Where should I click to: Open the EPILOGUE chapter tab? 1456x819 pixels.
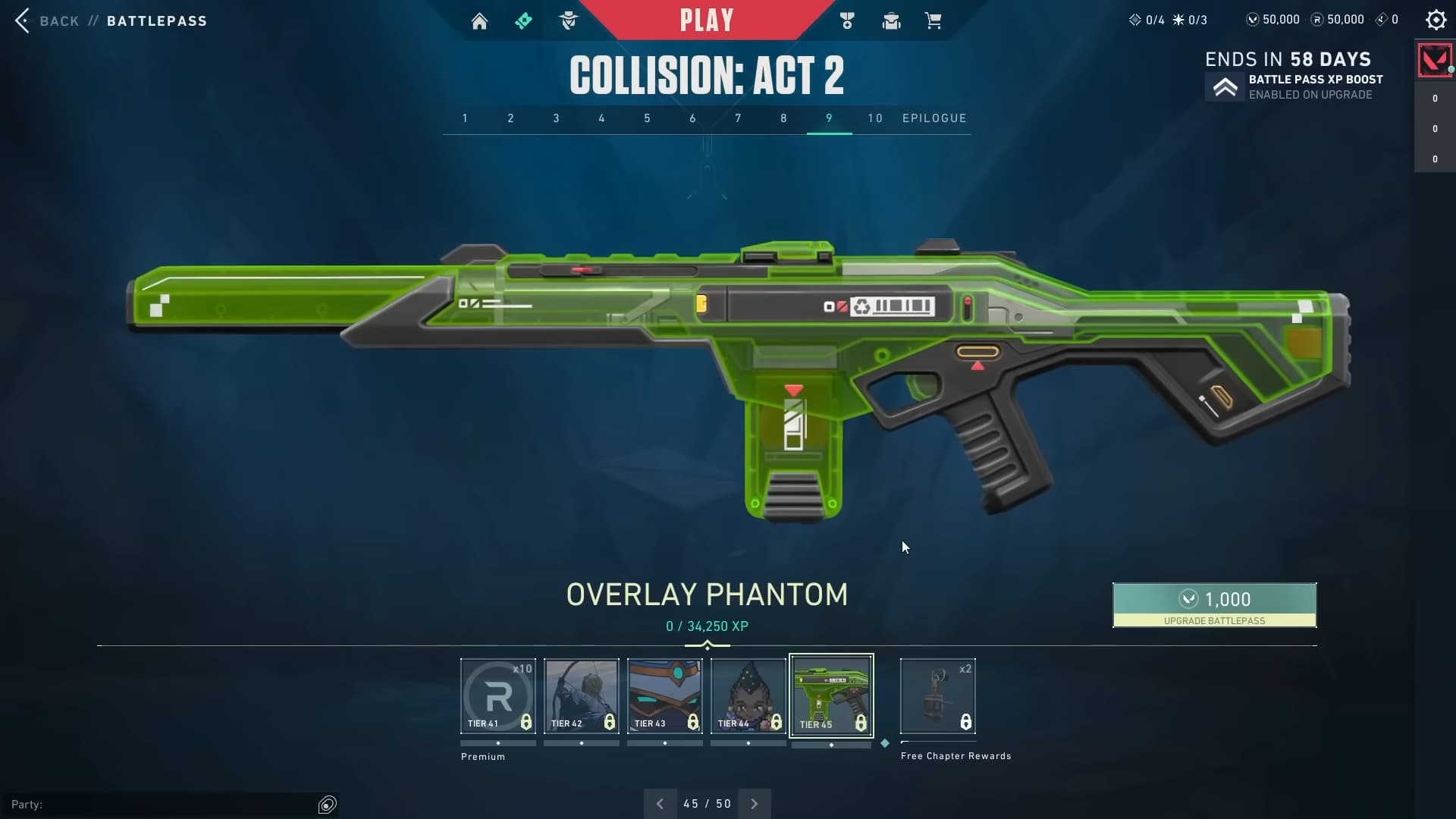click(935, 118)
